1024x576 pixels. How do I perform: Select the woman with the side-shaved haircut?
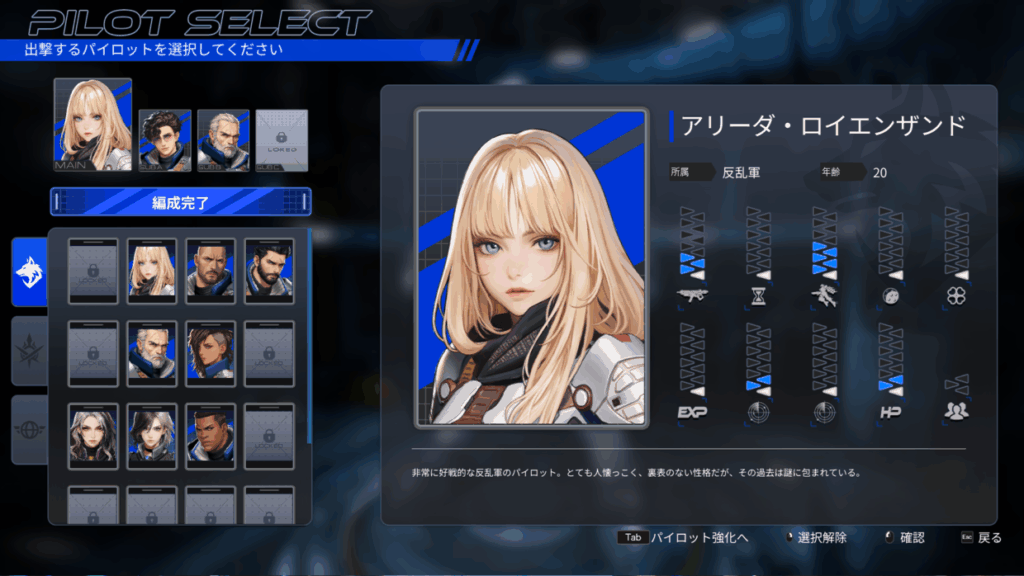tap(210, 352)
